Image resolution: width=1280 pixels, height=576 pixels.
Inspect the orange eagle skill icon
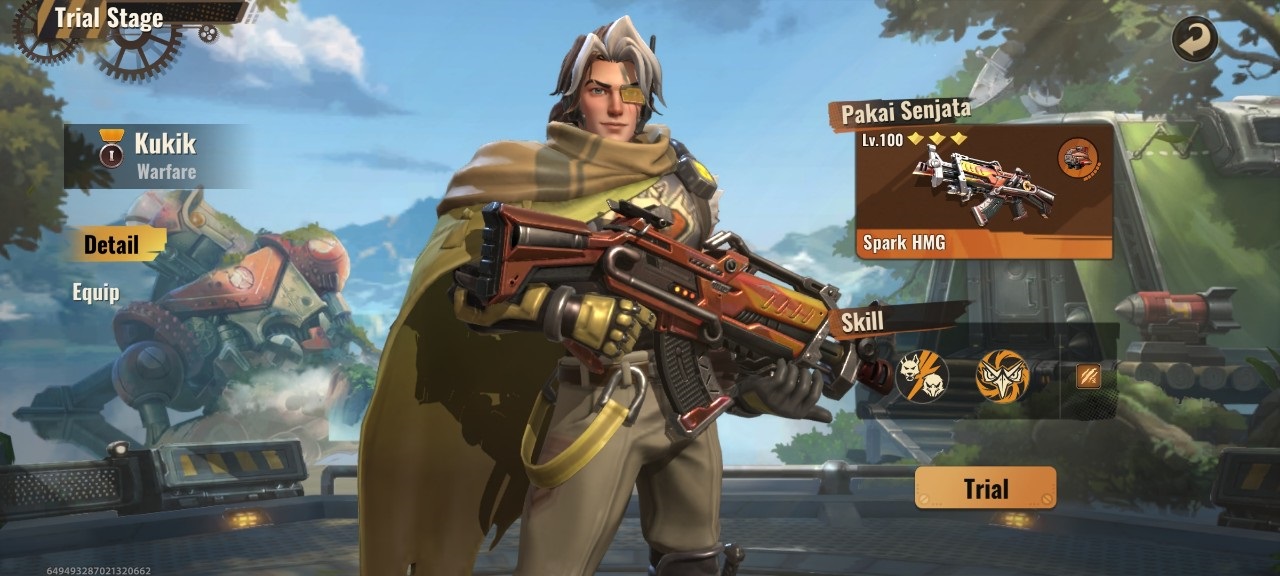1002,377
